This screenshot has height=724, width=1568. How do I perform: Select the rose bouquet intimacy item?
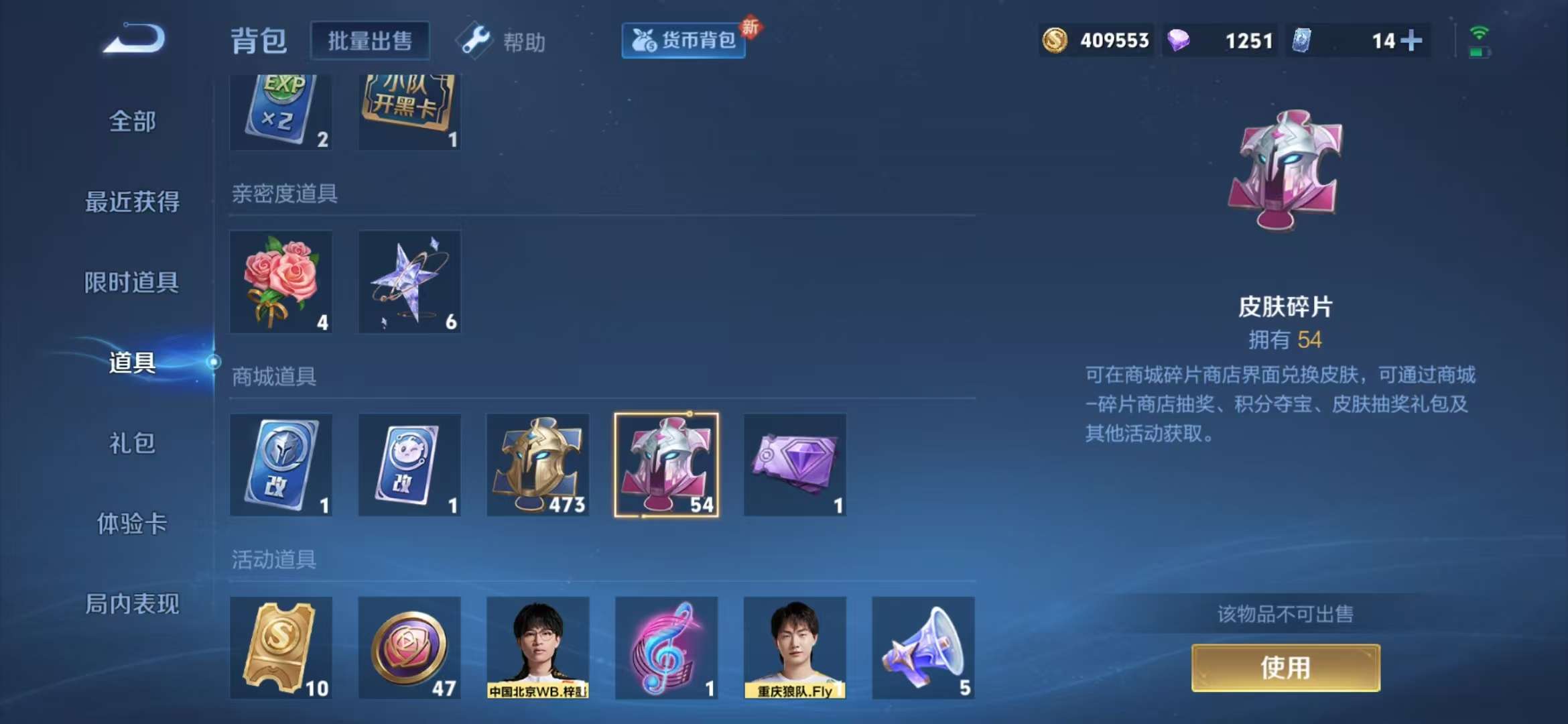pyautogui.click(x=281, y=282)
